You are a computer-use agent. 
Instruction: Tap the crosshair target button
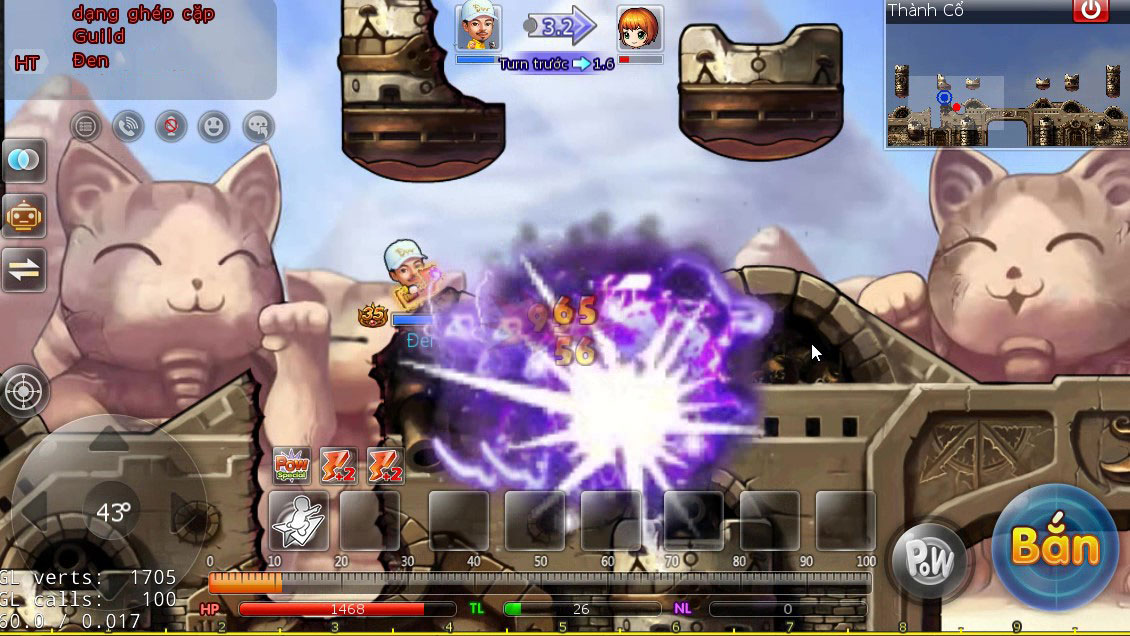(22, 391)
